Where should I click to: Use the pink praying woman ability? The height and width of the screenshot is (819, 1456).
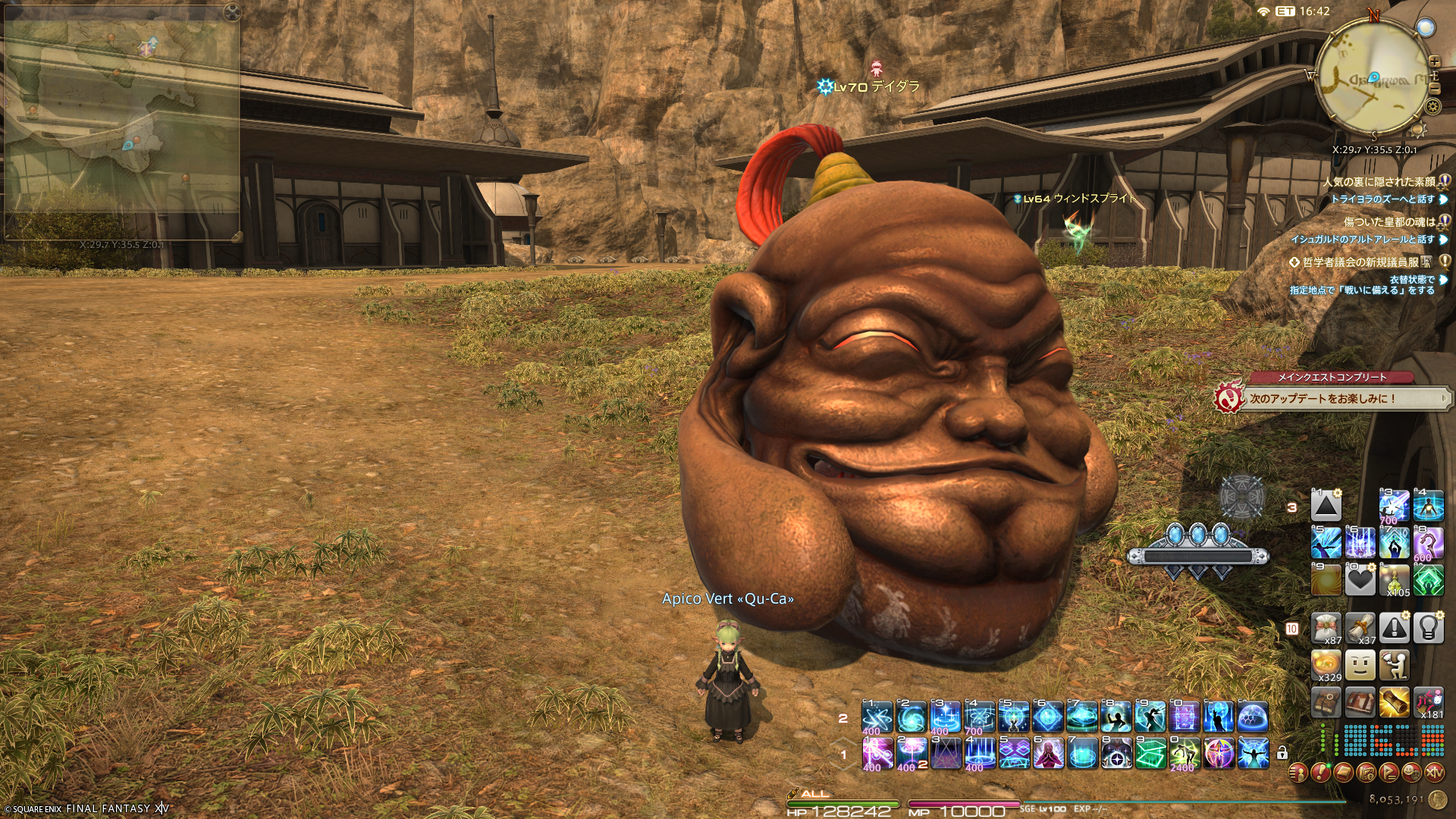coord(1047,753)
